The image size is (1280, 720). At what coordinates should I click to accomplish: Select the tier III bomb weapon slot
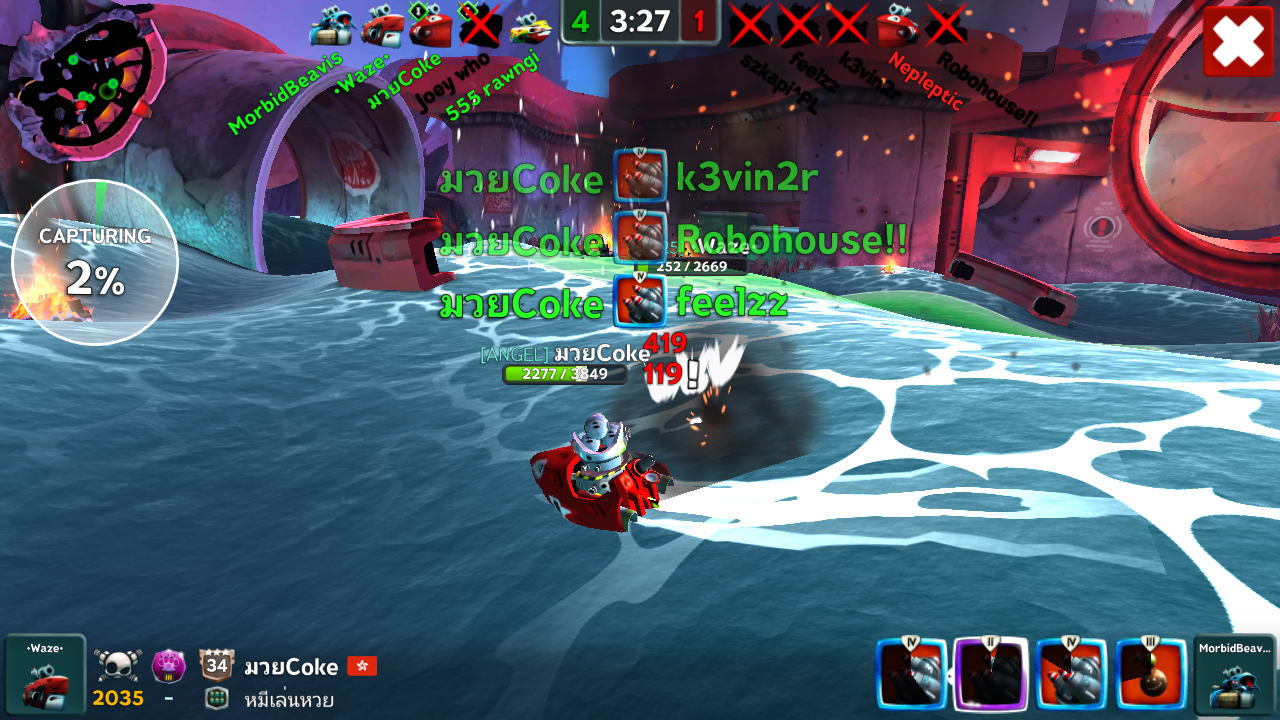pyautogui.click(x=1151, y=674)
